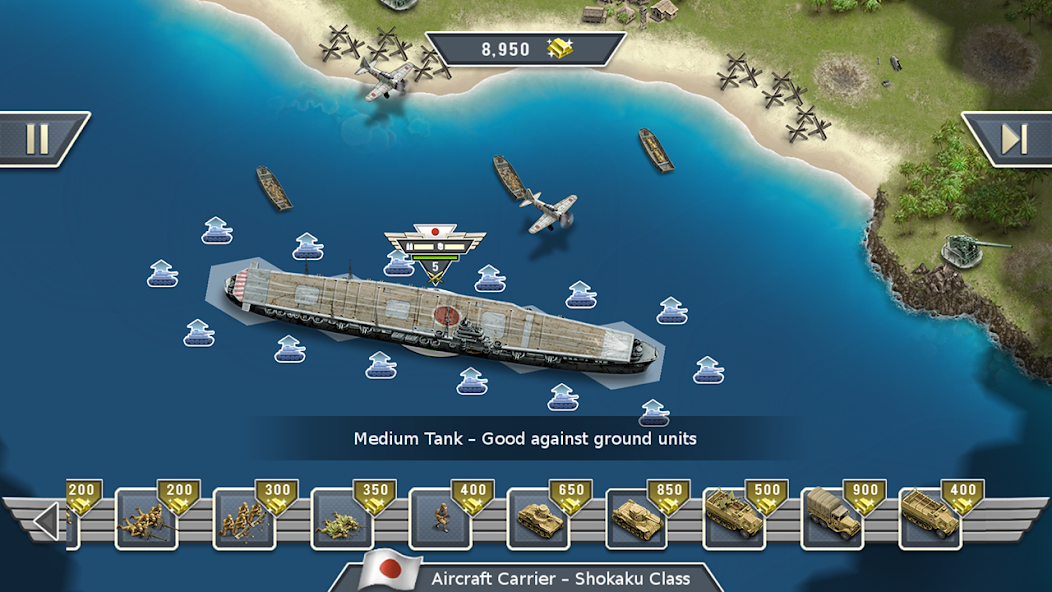
Task: Open the gold balance display
Action: (x=526, y=49)
